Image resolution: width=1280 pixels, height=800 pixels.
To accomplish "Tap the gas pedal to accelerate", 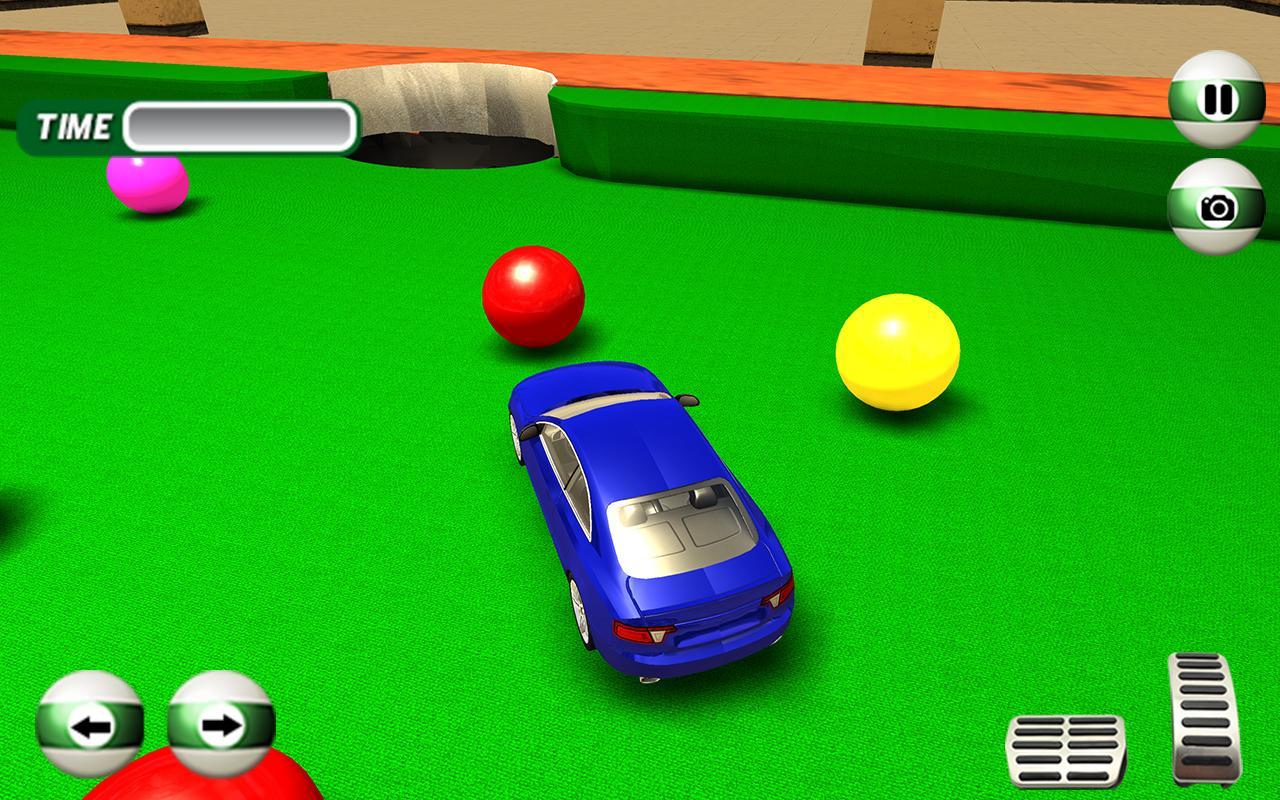I will tap(1200, 718).
